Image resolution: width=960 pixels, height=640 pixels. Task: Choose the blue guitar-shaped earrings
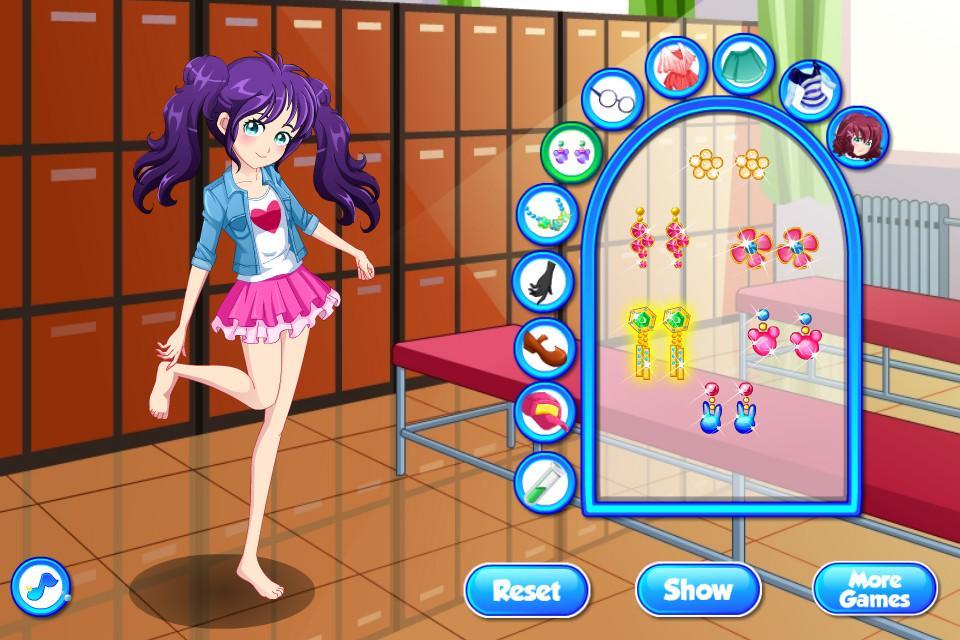(727, 408)
